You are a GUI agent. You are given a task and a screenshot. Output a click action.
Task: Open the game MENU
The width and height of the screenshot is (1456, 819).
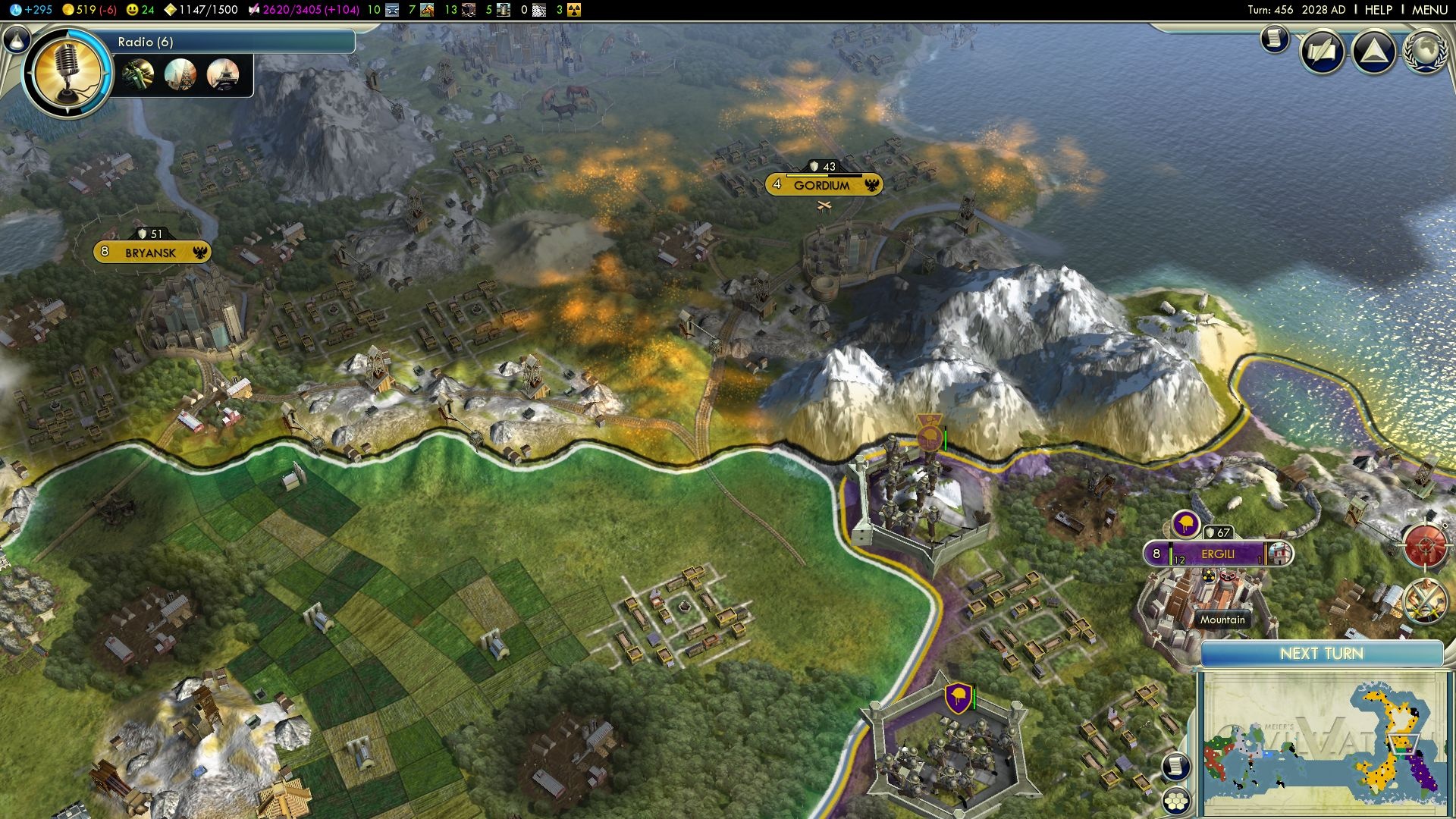[1429, 10]
